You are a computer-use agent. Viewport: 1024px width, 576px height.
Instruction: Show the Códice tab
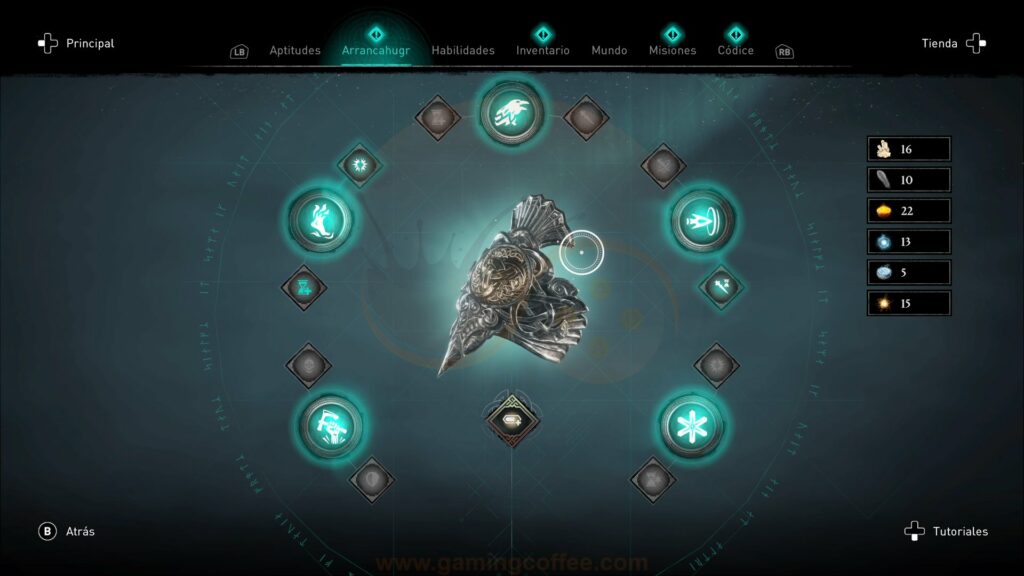pos(736,50)
